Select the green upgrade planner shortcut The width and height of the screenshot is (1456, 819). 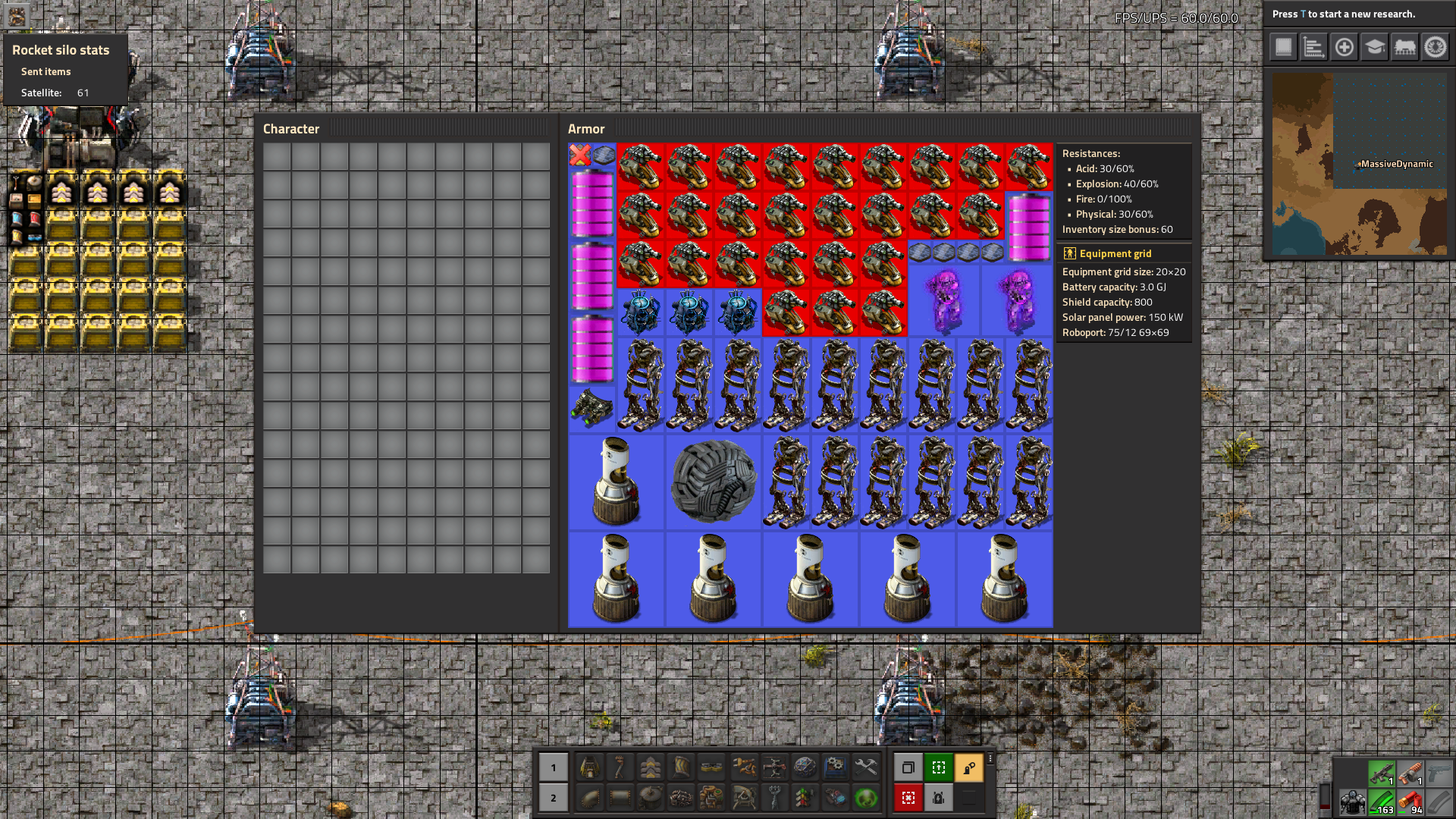click(939, 767)
